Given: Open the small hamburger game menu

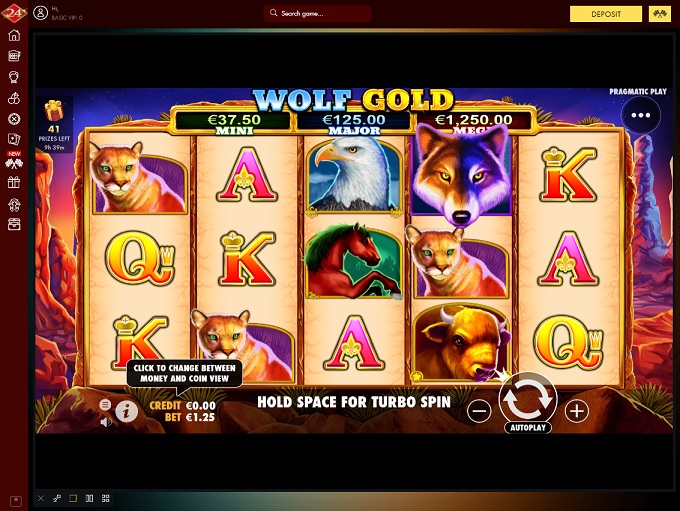Looking at the screenshot, I should tap(105, 405).
